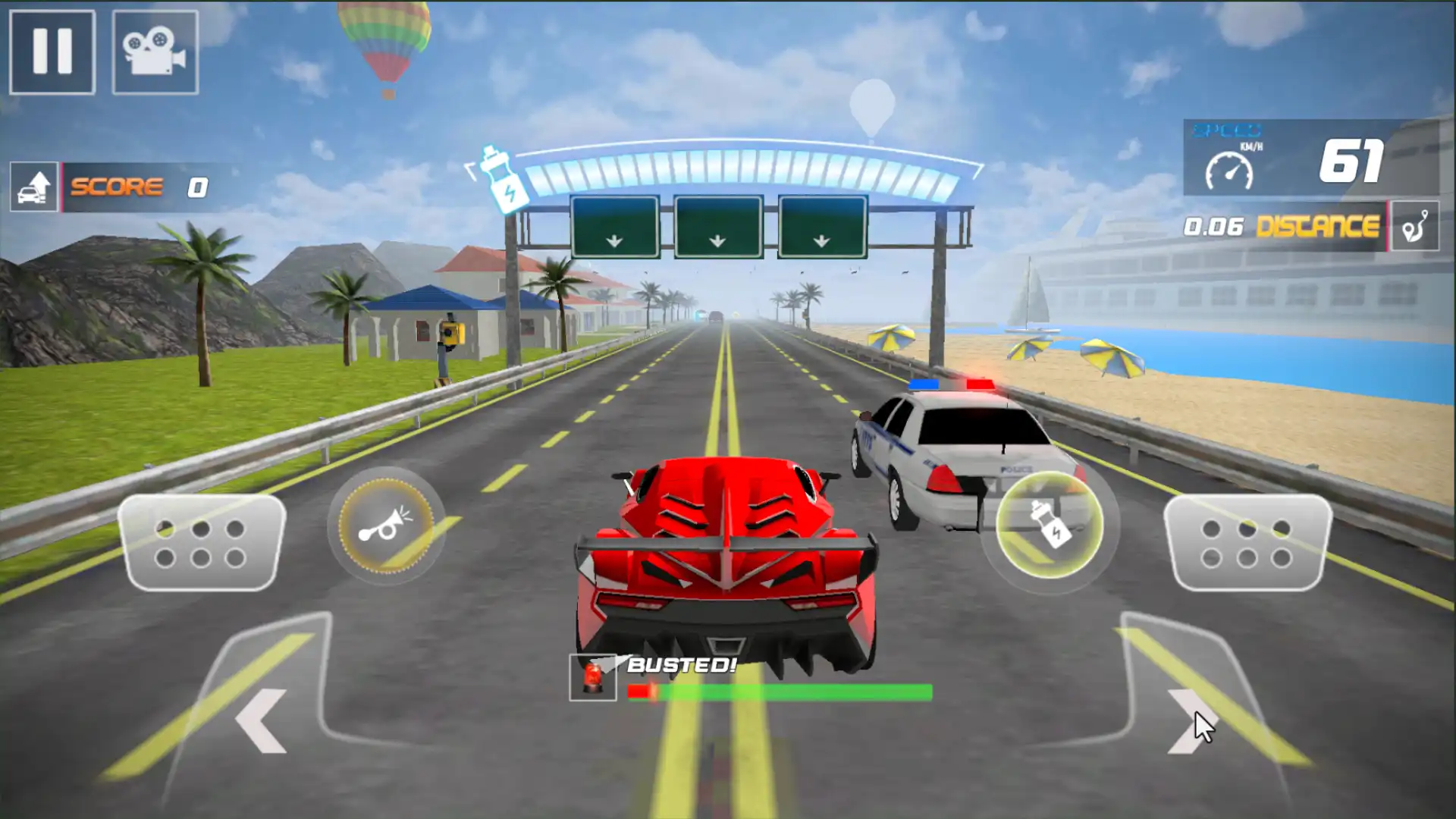The image size is (1456, 819).
Task: Hit the left brake pedal
Action: (201, 543)
